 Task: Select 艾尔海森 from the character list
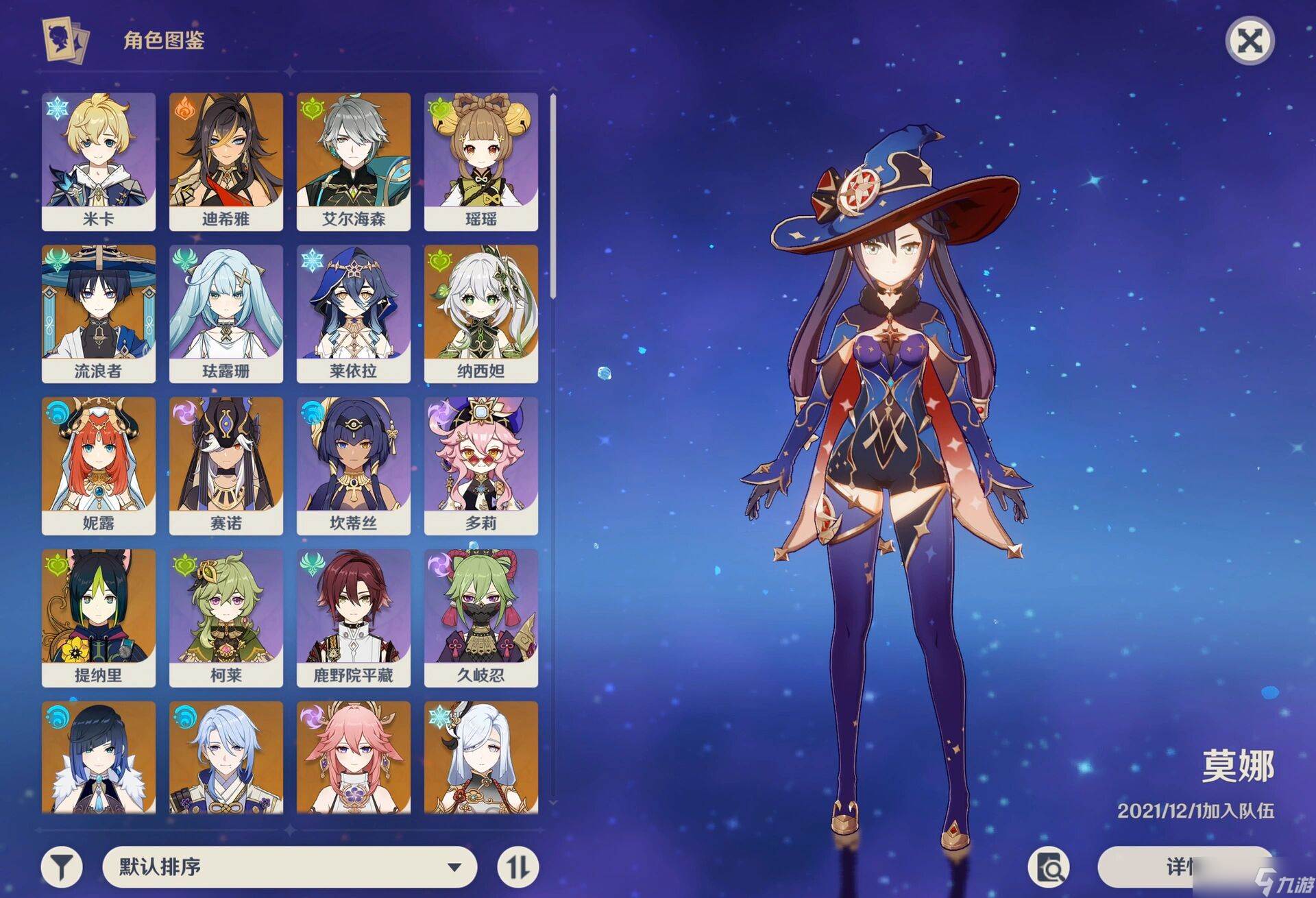[x=354, y=161]
